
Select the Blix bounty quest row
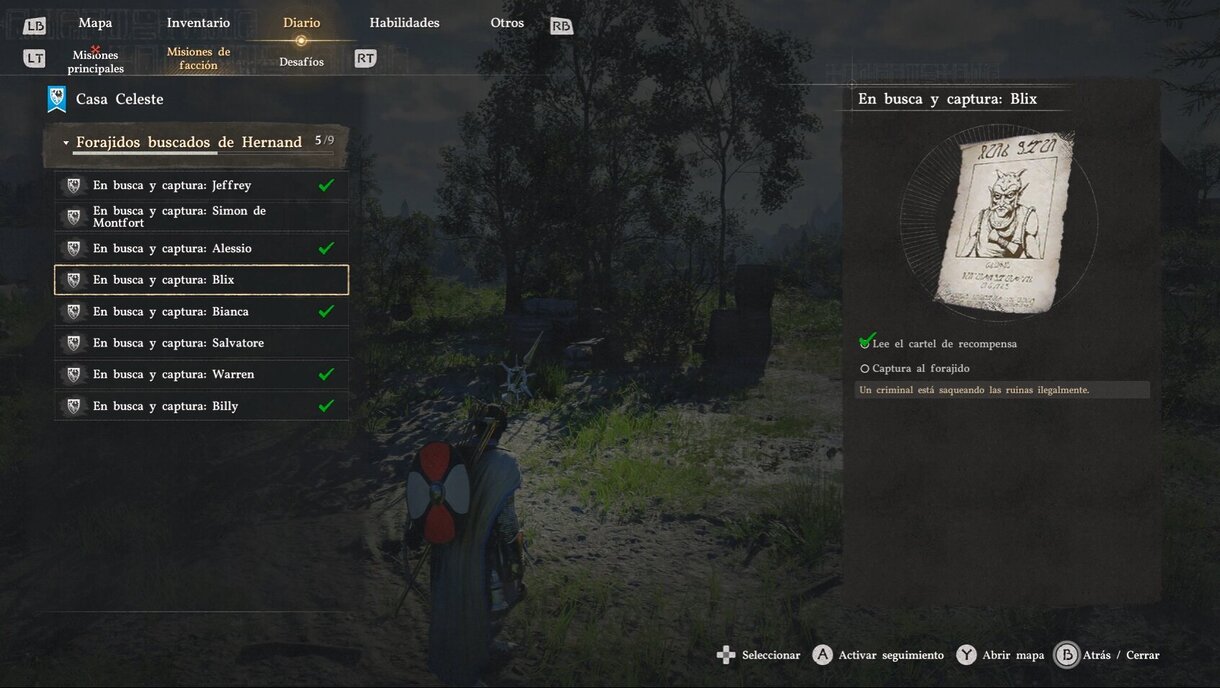pyautogui.click(x=201, y=280)
